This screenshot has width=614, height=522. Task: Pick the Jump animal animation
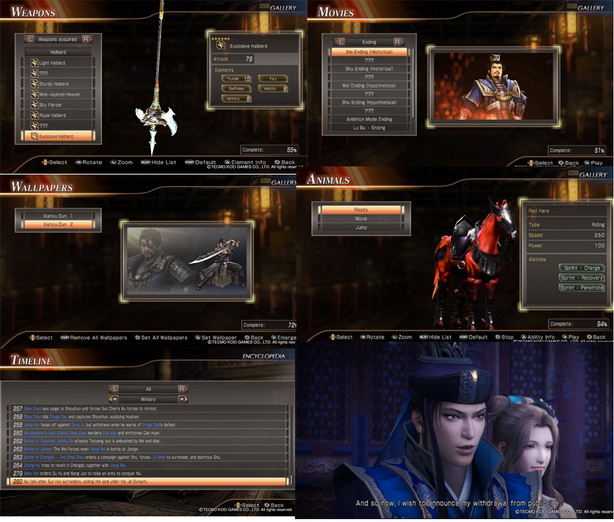coord(361,229)
